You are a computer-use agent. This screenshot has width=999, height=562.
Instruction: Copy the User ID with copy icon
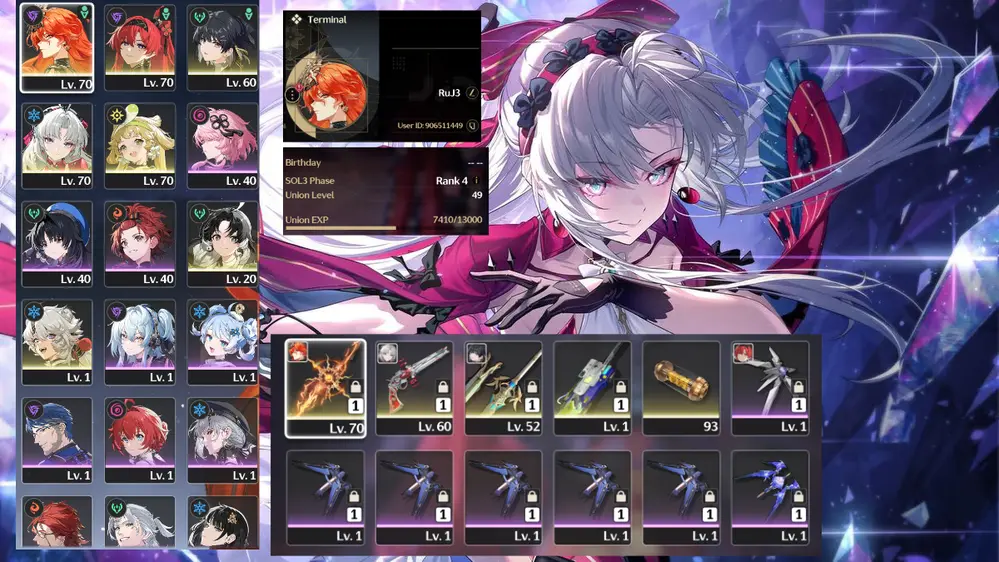(472, 126)
